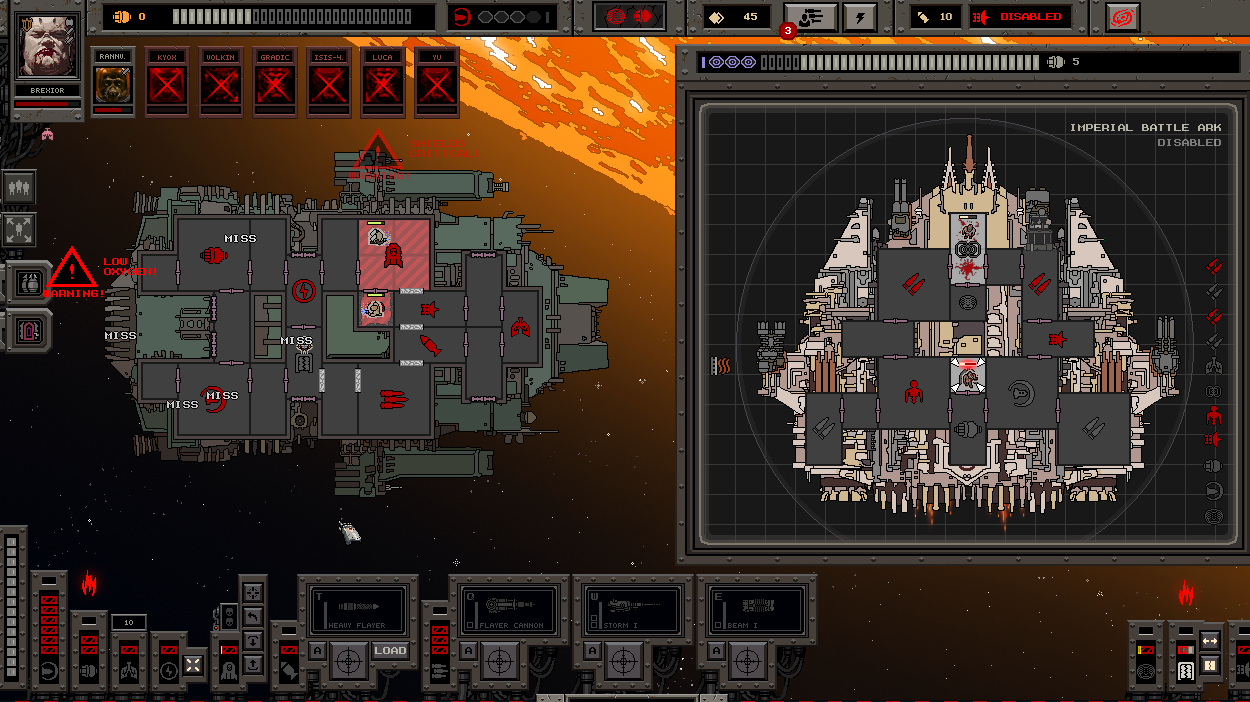
Task: Click the four-arrow expand button by reactor
Action: pyautogui.click(x=194, y=664)
